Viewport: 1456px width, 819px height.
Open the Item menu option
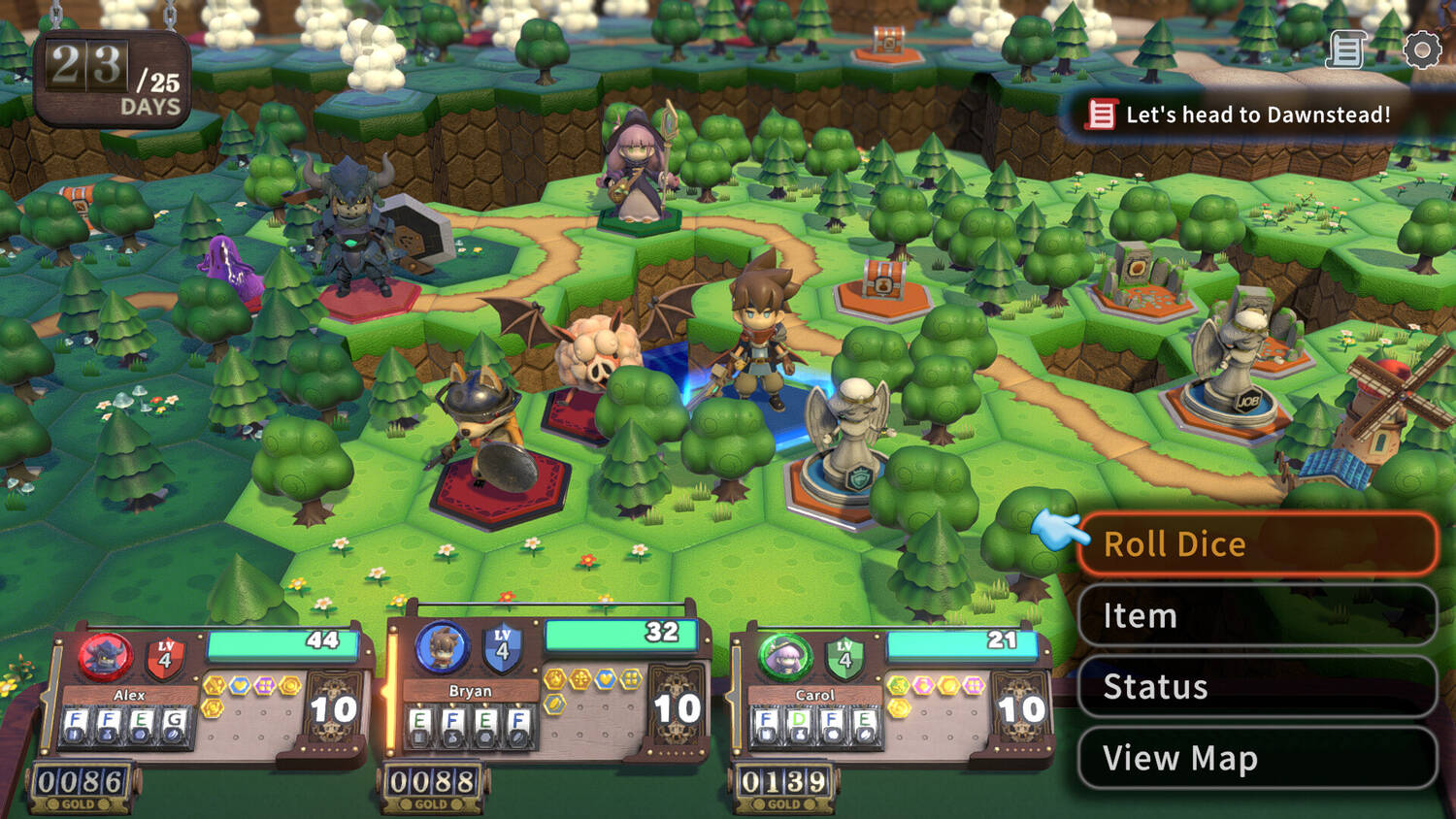[1256, 615]
